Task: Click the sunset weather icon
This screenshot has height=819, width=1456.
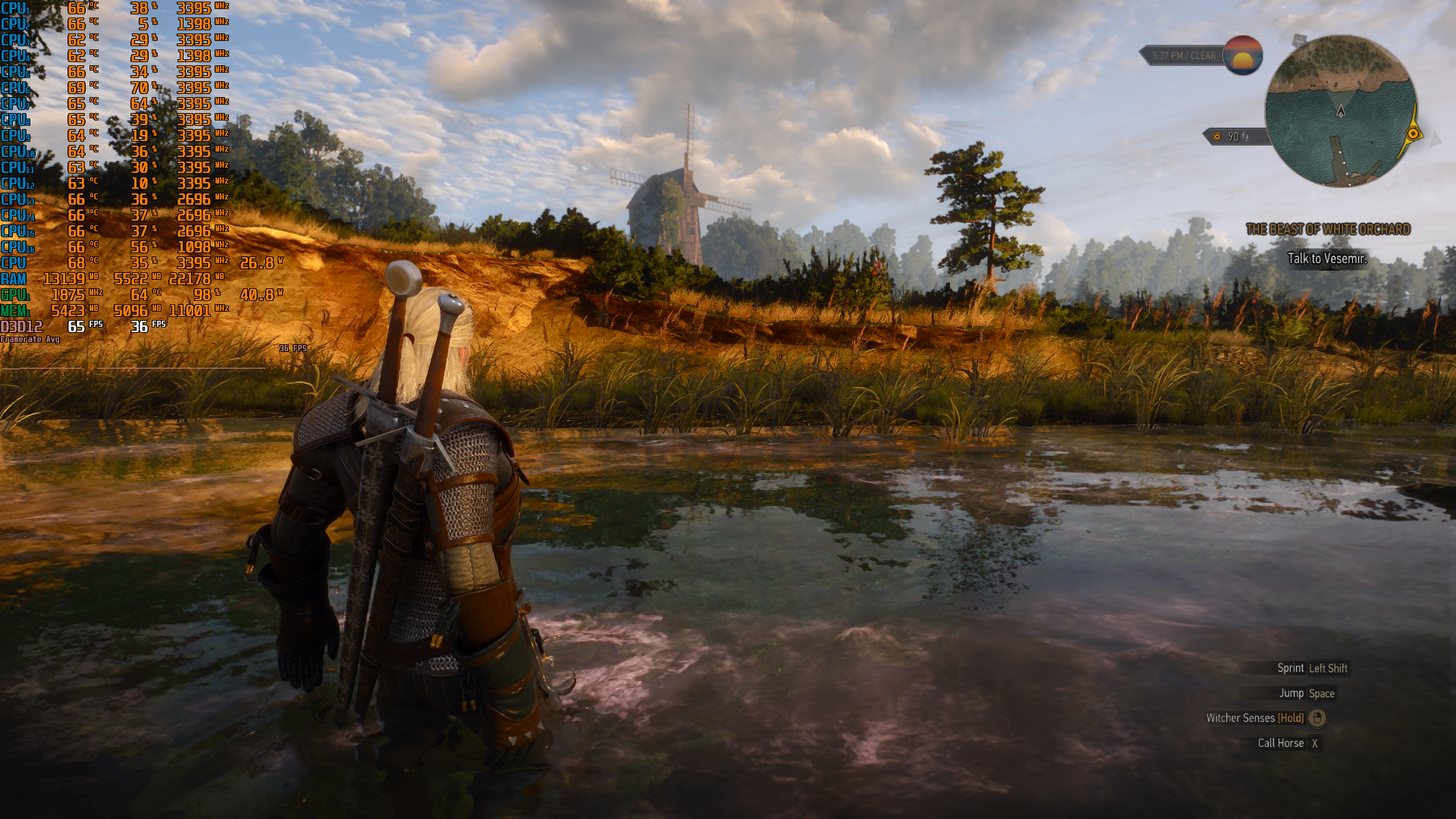Action: [x=1242, y=55]
